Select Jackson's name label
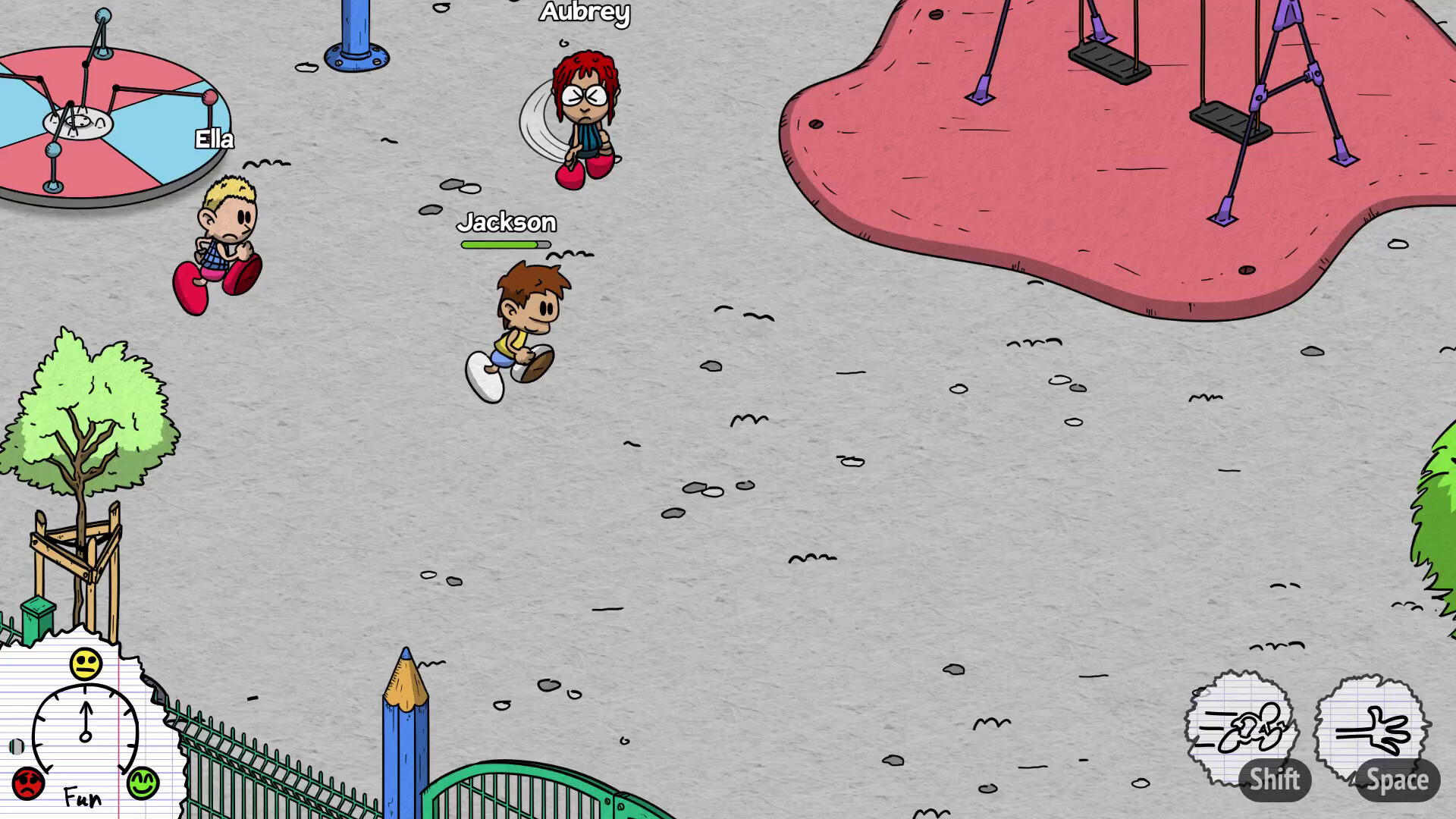Screen dimensions: 1456x819 click(x=507, y=222)
